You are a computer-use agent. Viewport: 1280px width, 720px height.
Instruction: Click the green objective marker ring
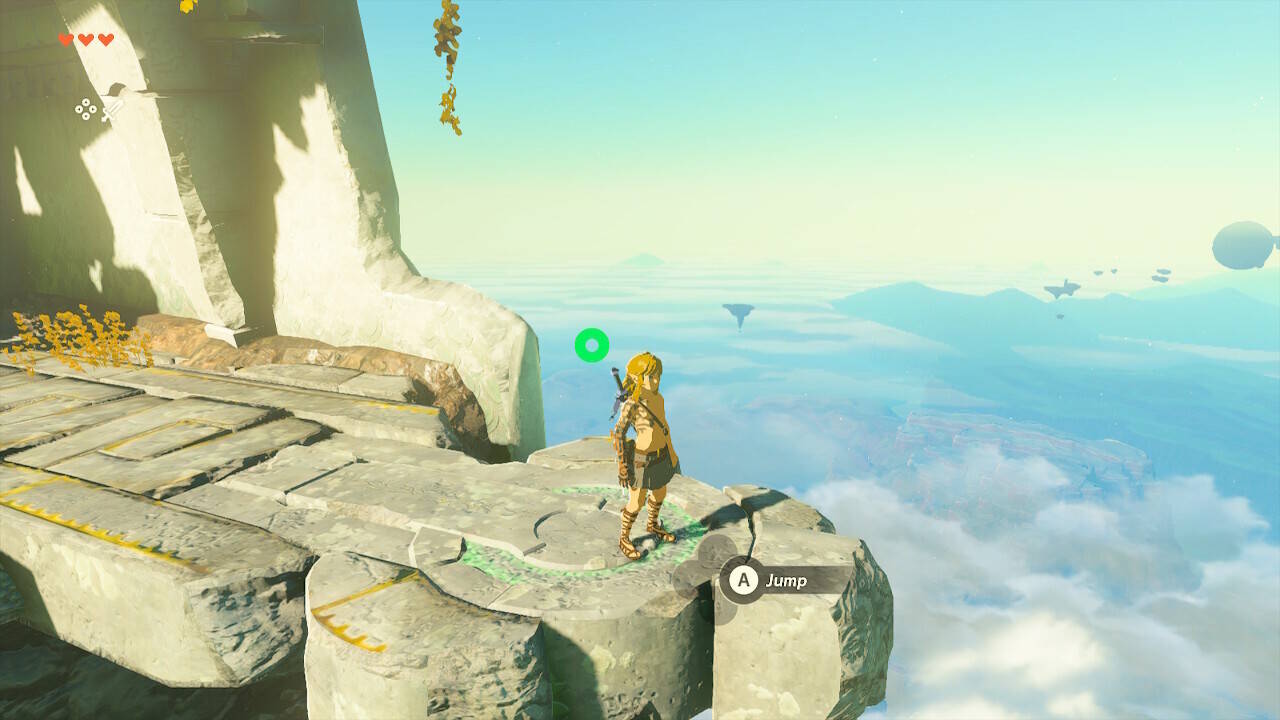click(x=592, y=346)
